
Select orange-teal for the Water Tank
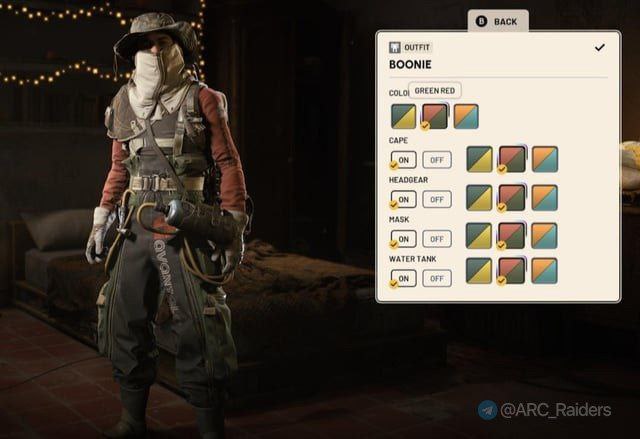544,272
